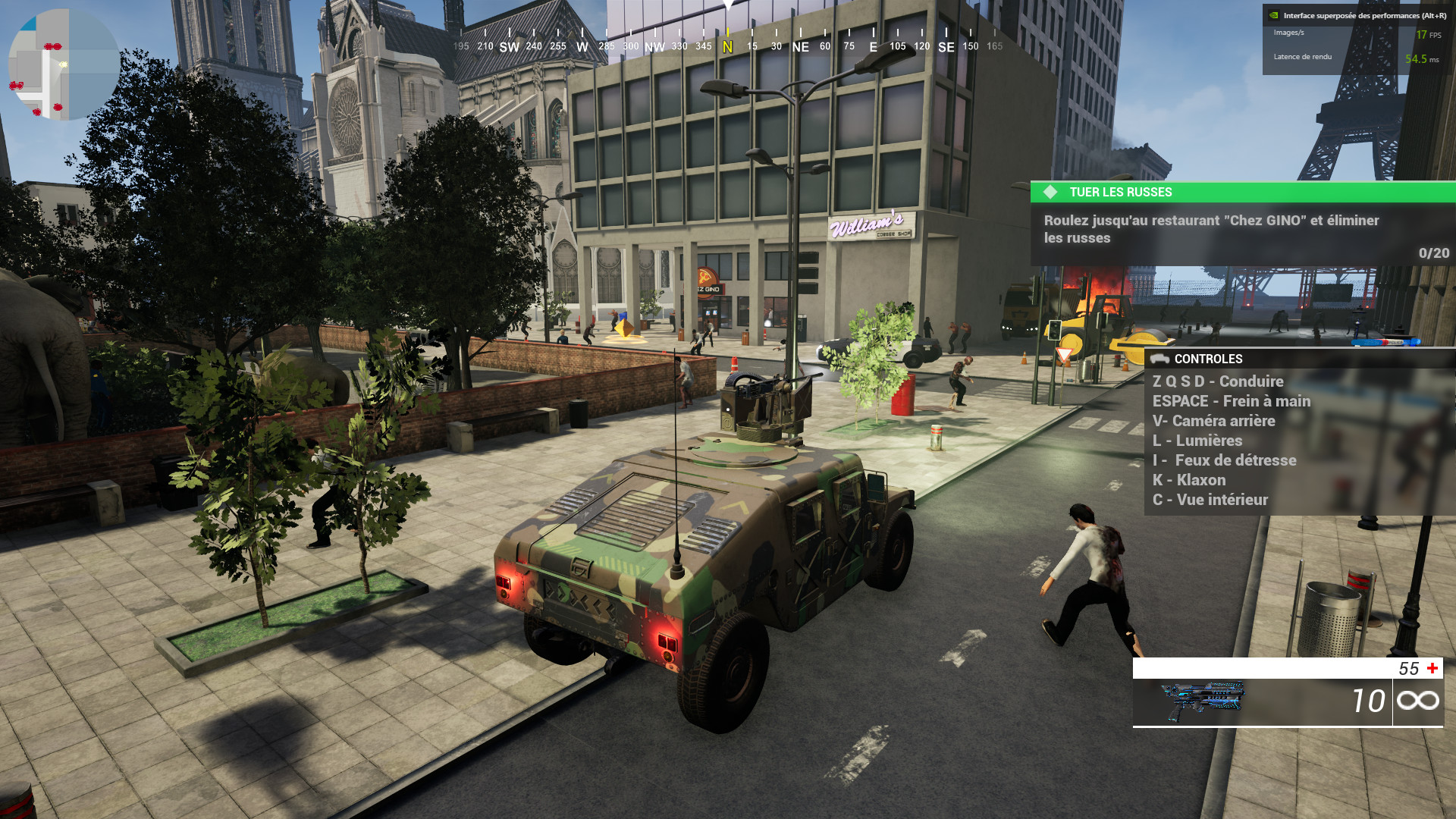Click the yellow N on the compass
Image resolution: width=1456 pixels, height=819 pixels.
coord(726,45)
